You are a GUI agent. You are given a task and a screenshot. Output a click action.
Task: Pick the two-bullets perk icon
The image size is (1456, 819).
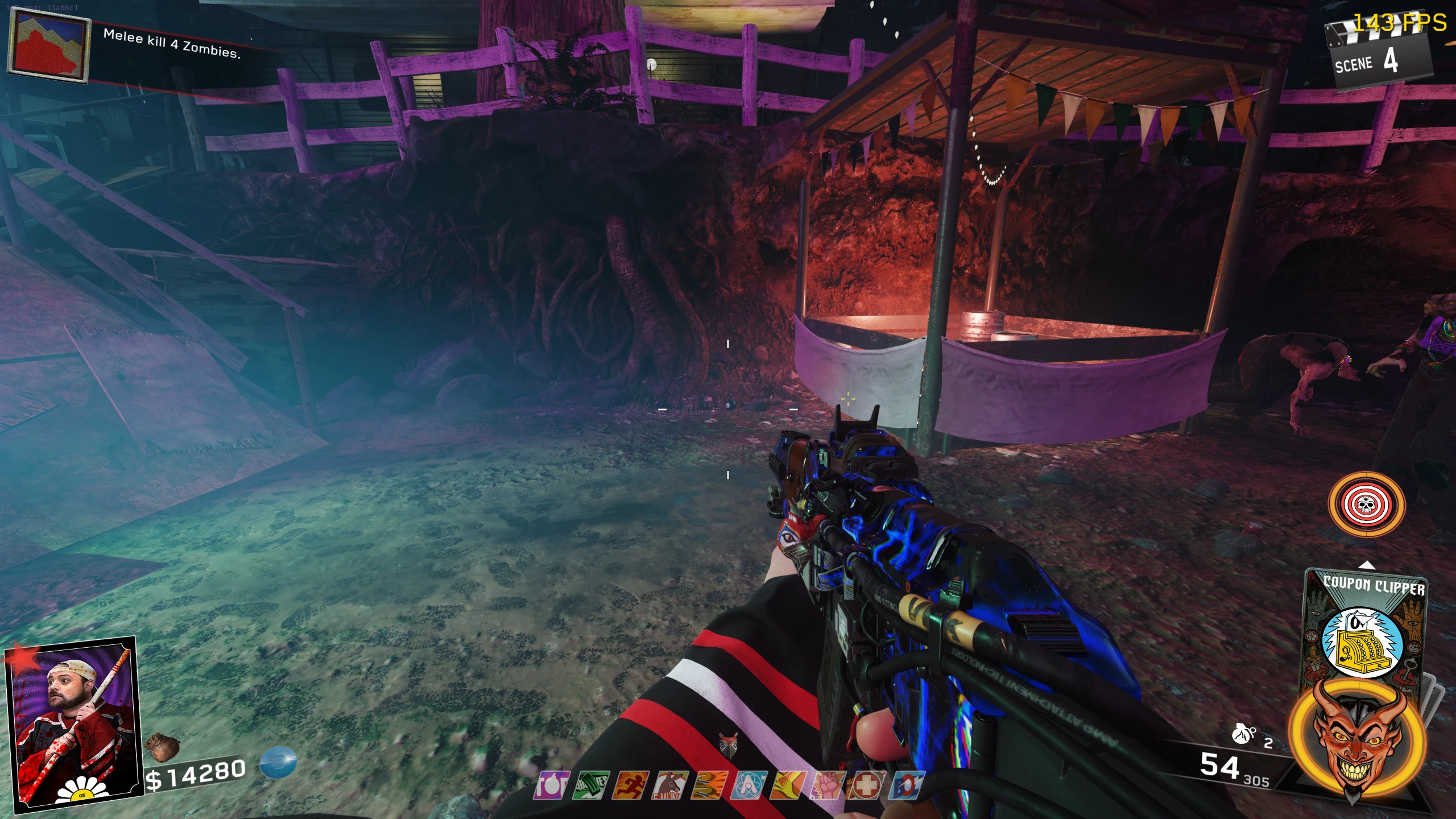[710, 785]
